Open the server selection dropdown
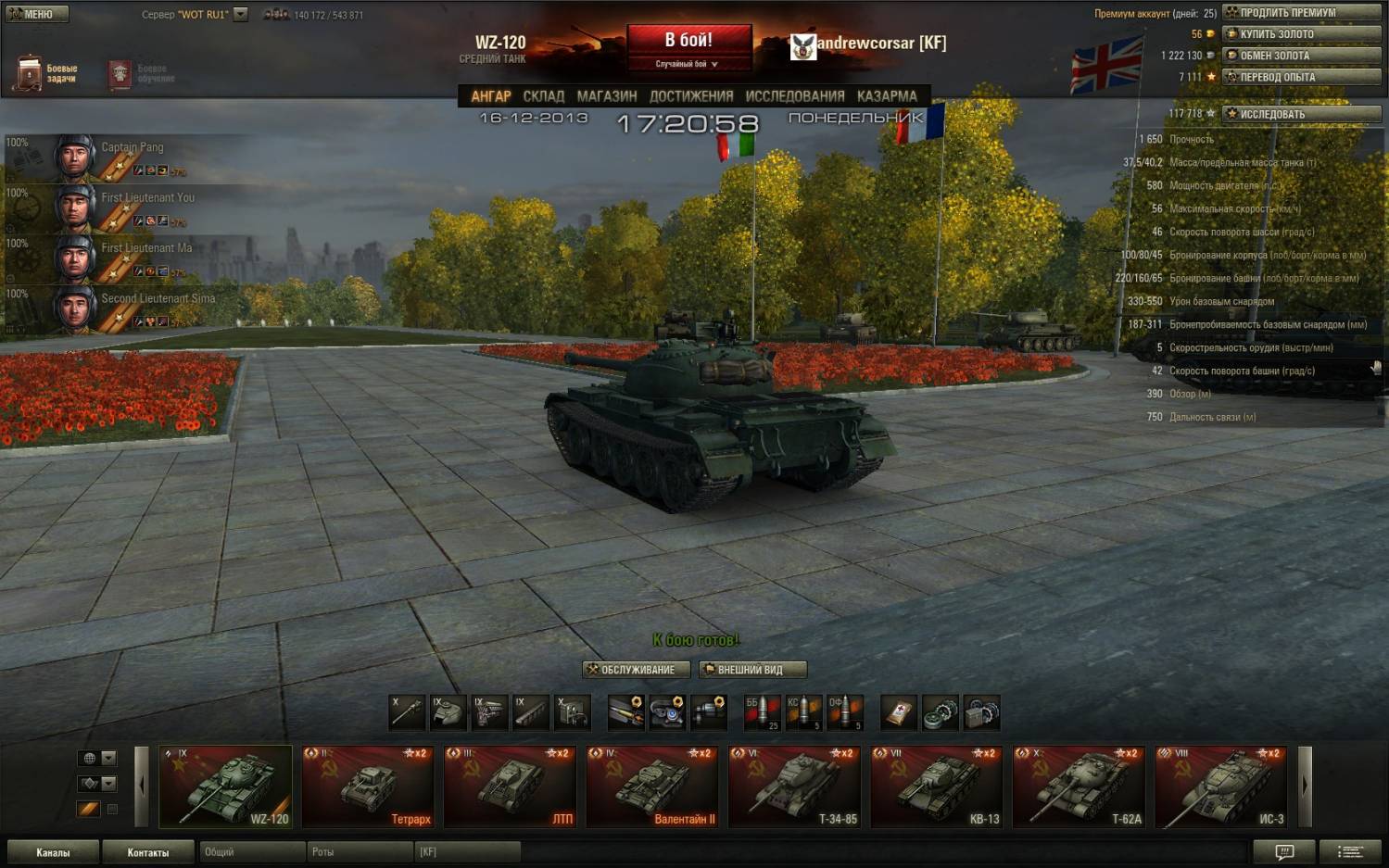This screenshot has height=868, width=1389. 241,14
